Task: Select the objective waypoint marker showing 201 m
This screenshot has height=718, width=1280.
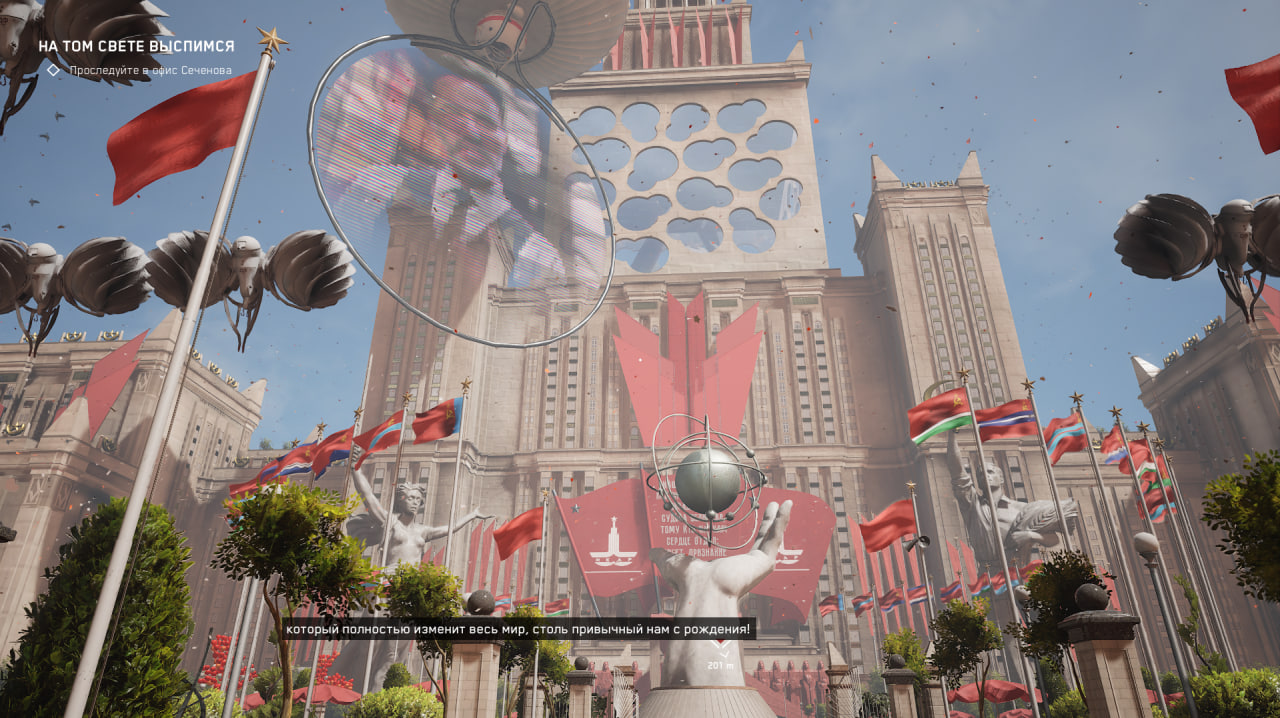Action: (x=719, y=650)
